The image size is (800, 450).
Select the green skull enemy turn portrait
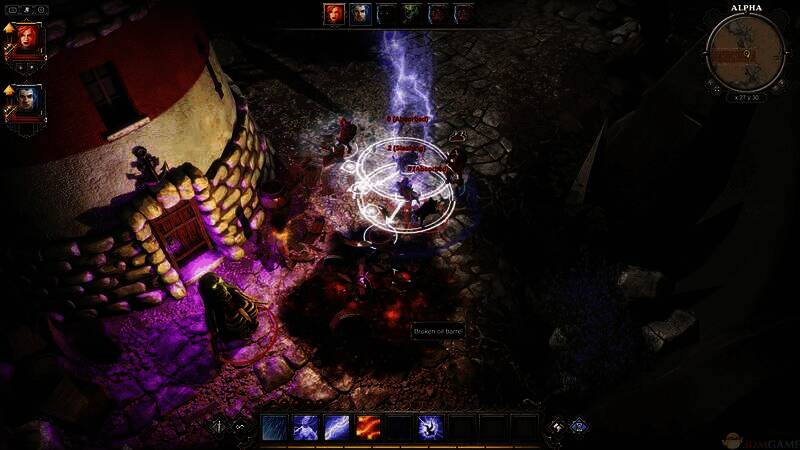pos(412,14)
